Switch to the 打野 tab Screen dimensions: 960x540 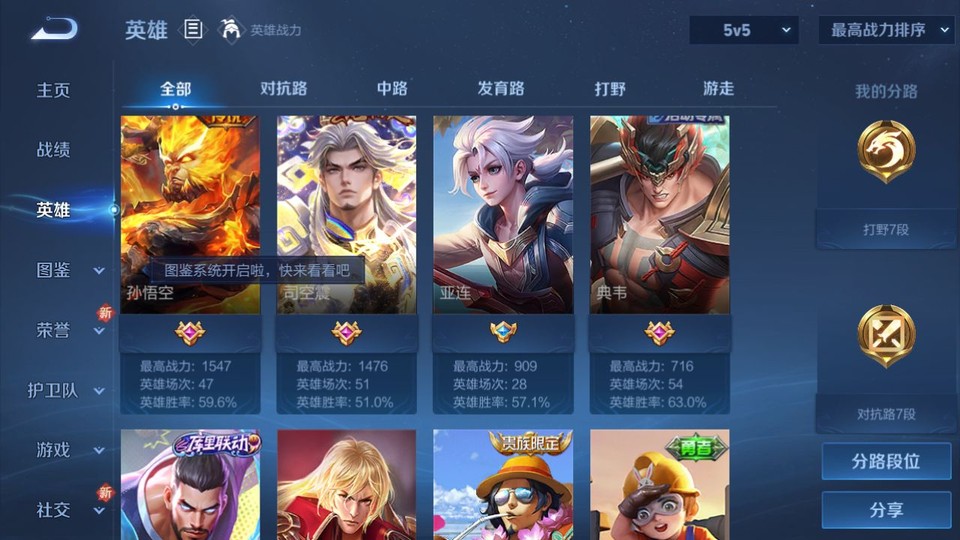pos(610,88)
